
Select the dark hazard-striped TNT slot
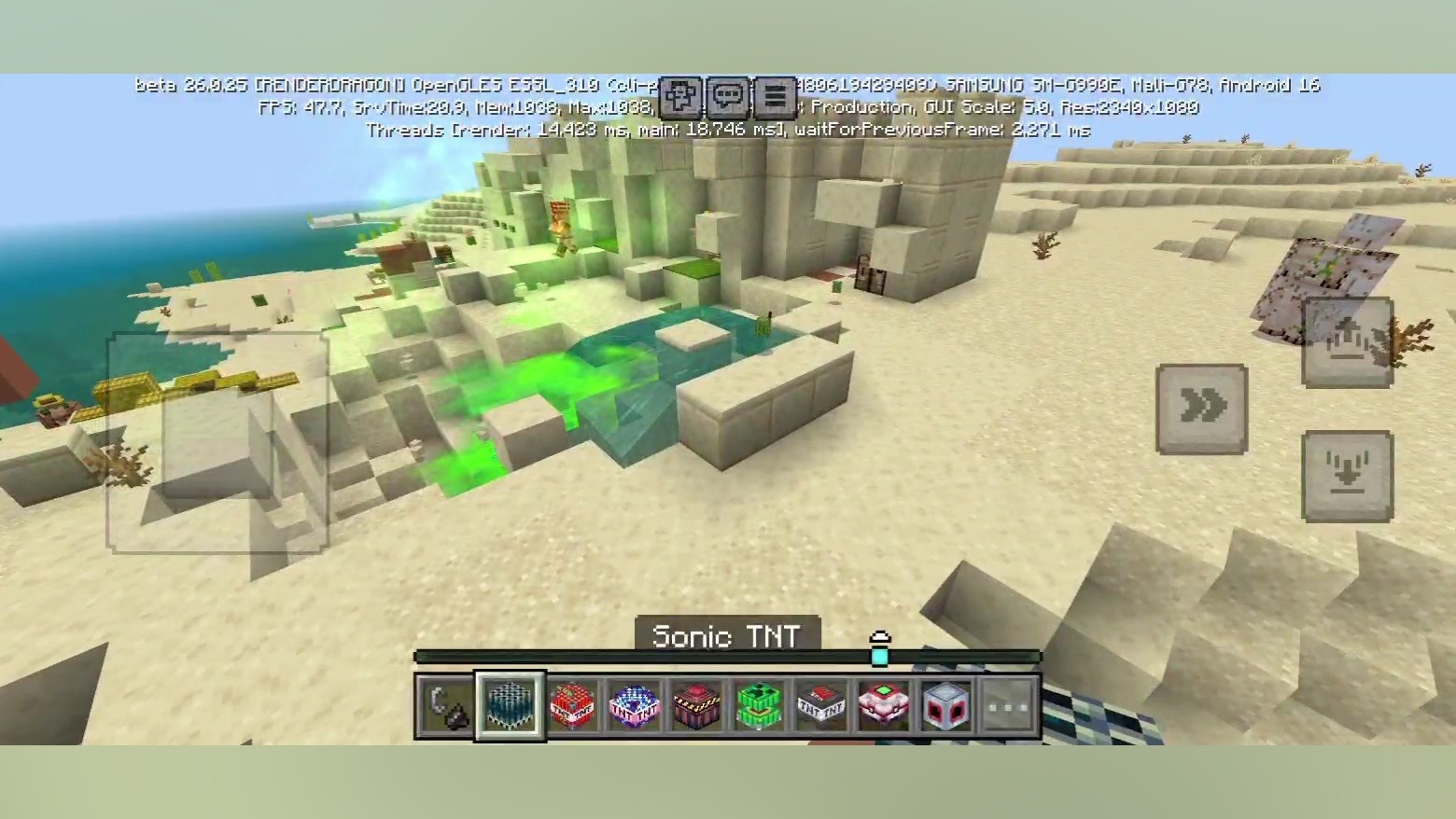pos(697,706)
